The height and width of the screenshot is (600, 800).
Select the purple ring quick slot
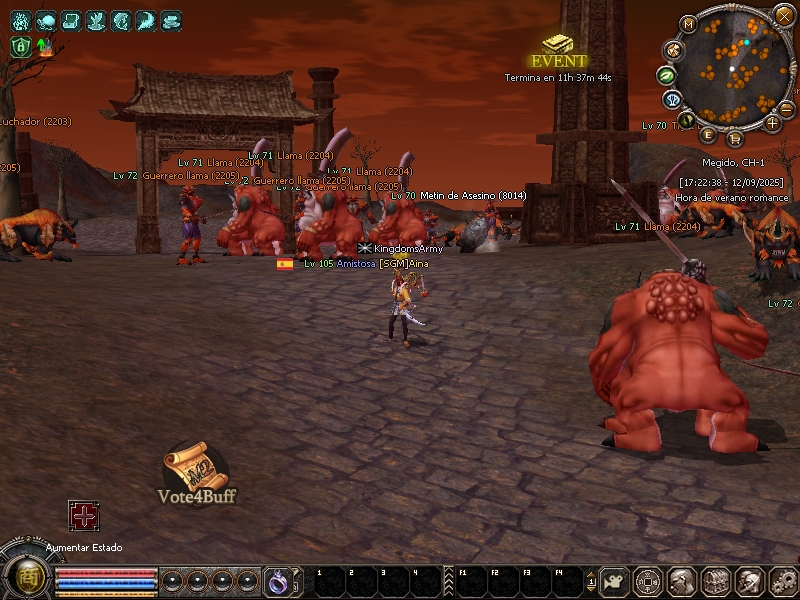pyautogui.click(x=277, y=580)
